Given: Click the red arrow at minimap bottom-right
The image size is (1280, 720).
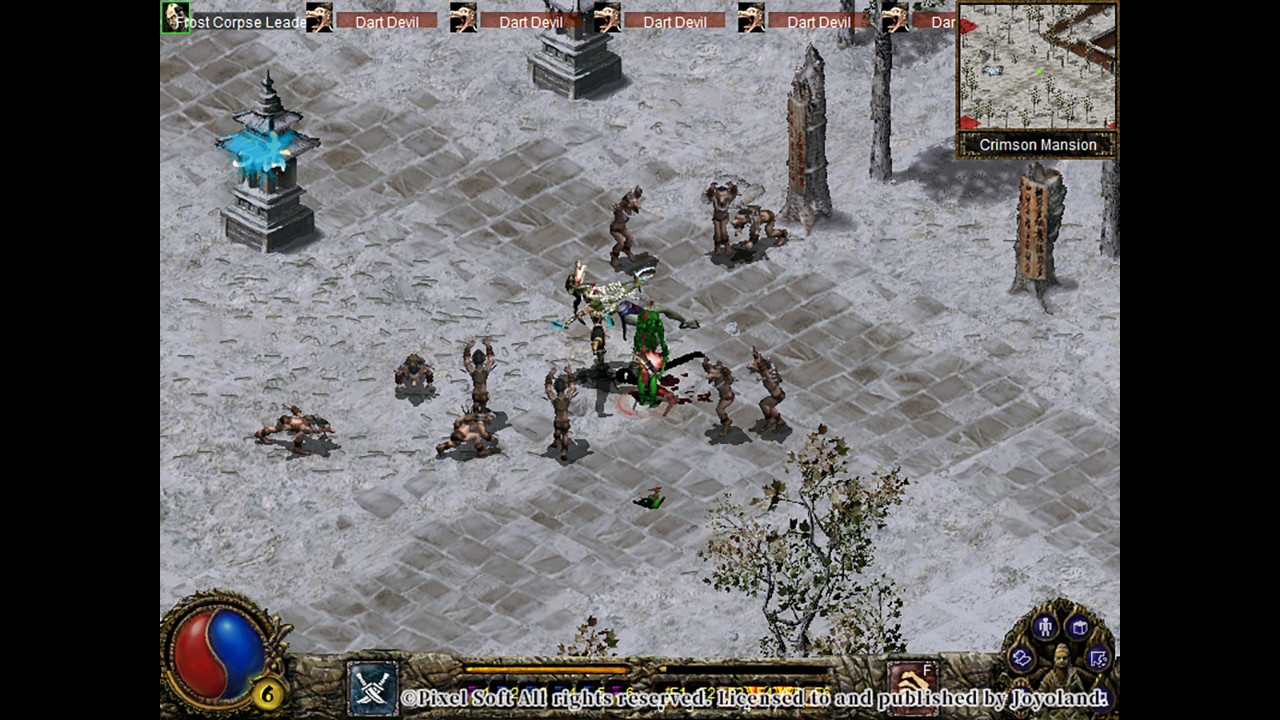Looking at the screenshot, I should pos(1110,126).
